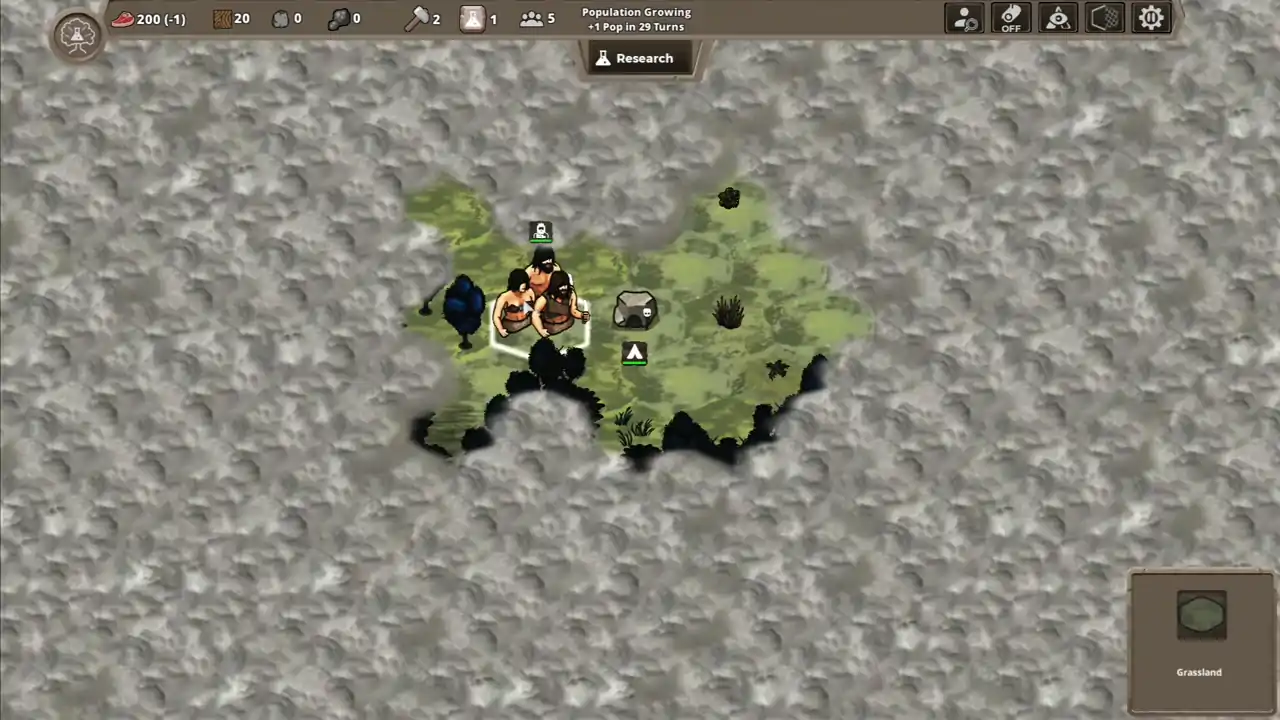Toggle the OFF mouse pointer setting
This screenshot has width=1280, height=720.
pyautogui.click(x=1010, y=17)
